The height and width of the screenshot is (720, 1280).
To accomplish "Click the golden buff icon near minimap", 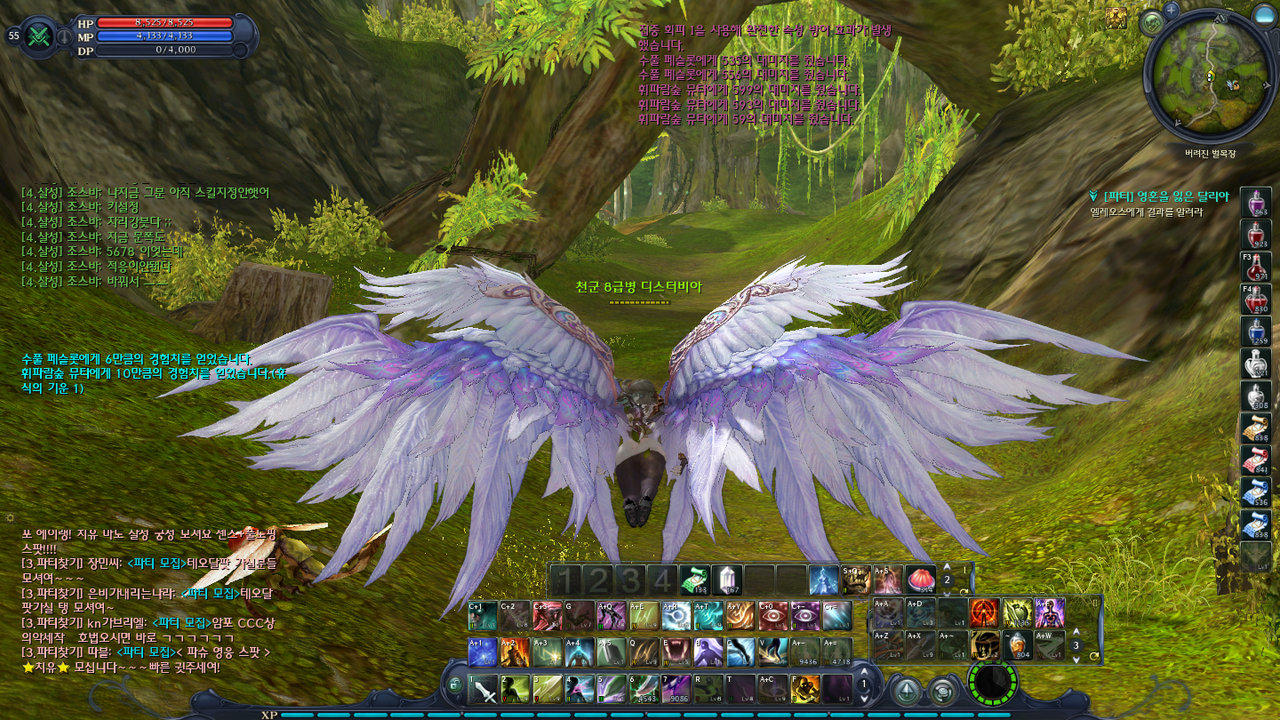I will pyautogui.click(x=1116, y=18).
